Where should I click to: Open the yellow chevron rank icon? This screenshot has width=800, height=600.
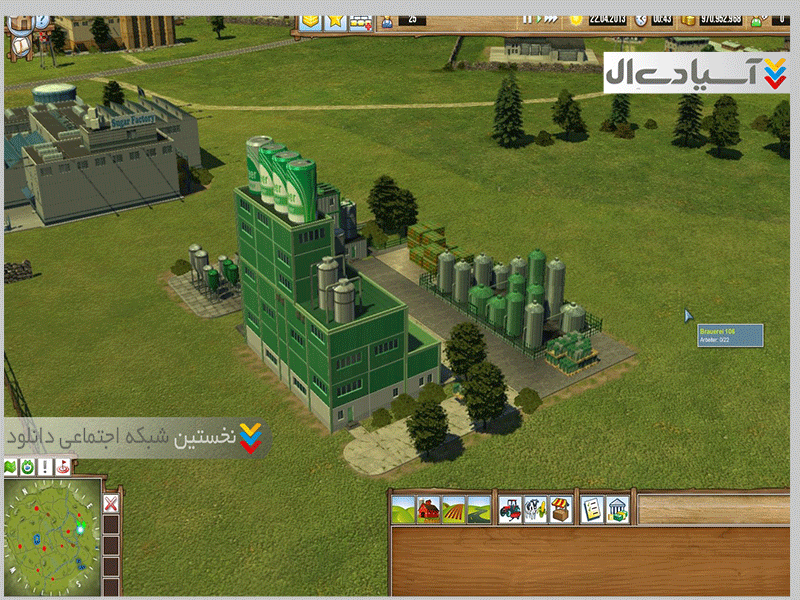(310, 19)
